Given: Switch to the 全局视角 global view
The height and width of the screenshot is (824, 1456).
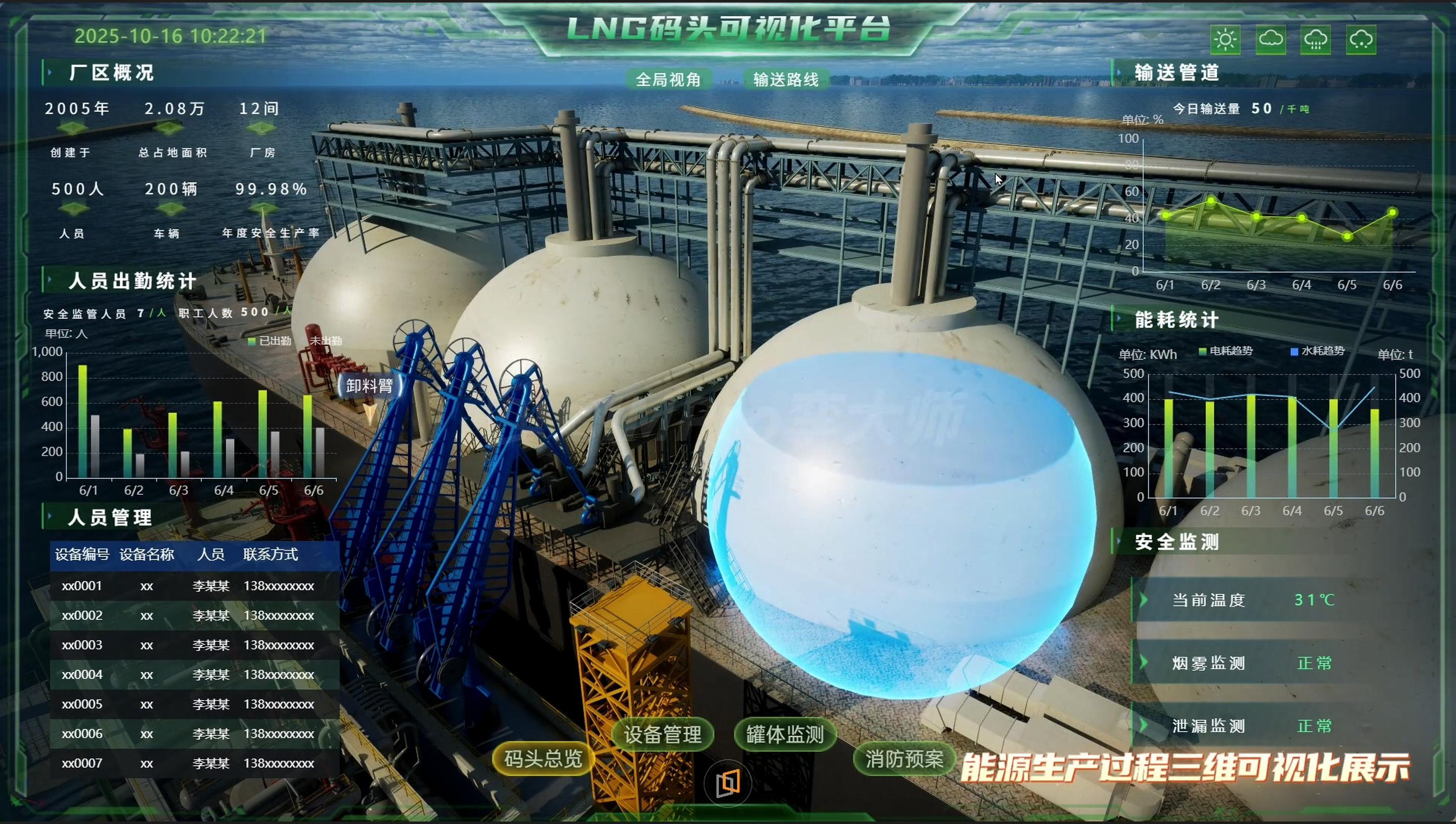Looking at the screenshot, I should (668, 80).
